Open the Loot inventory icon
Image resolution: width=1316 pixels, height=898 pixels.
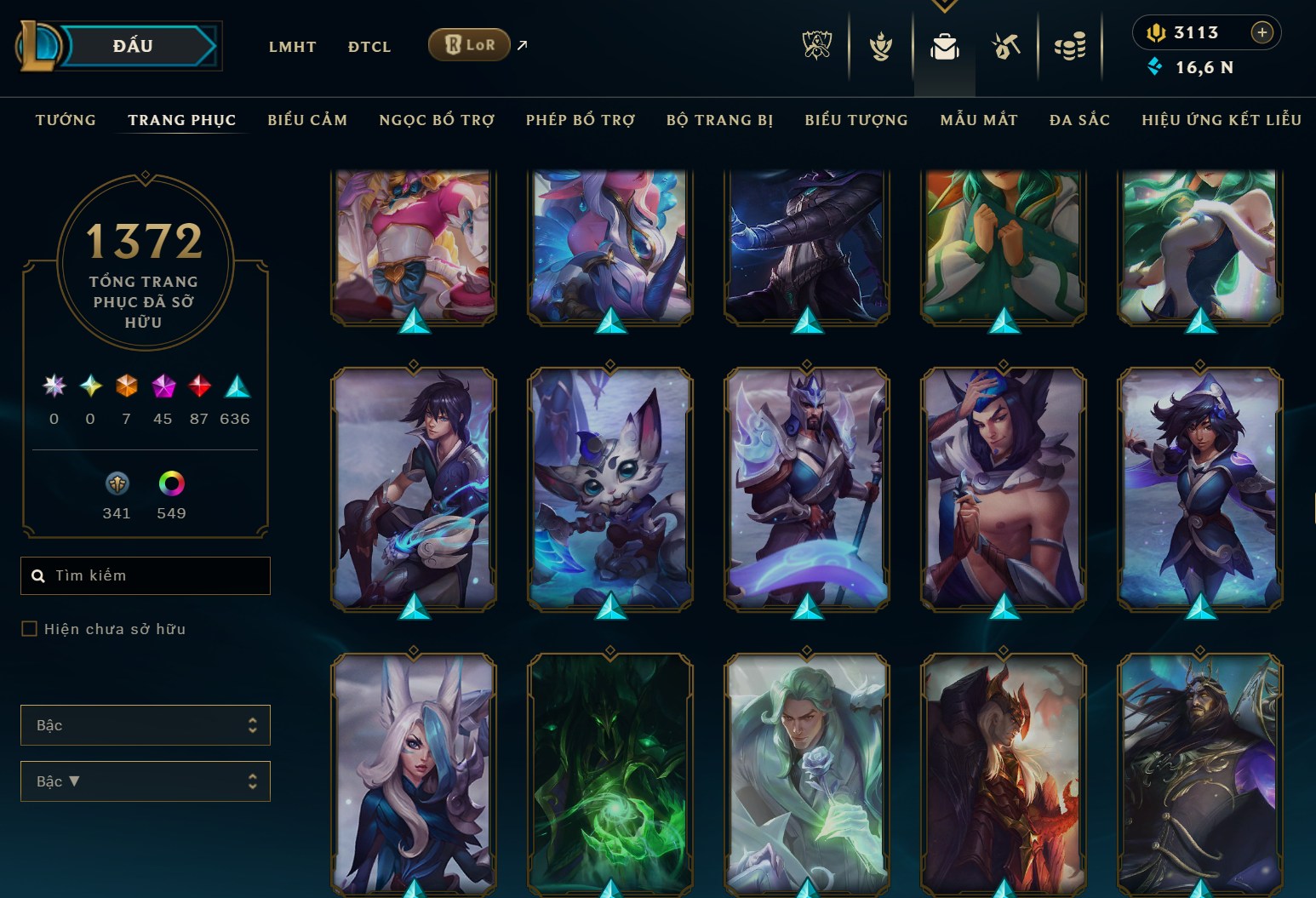click(x=945, y=47)
